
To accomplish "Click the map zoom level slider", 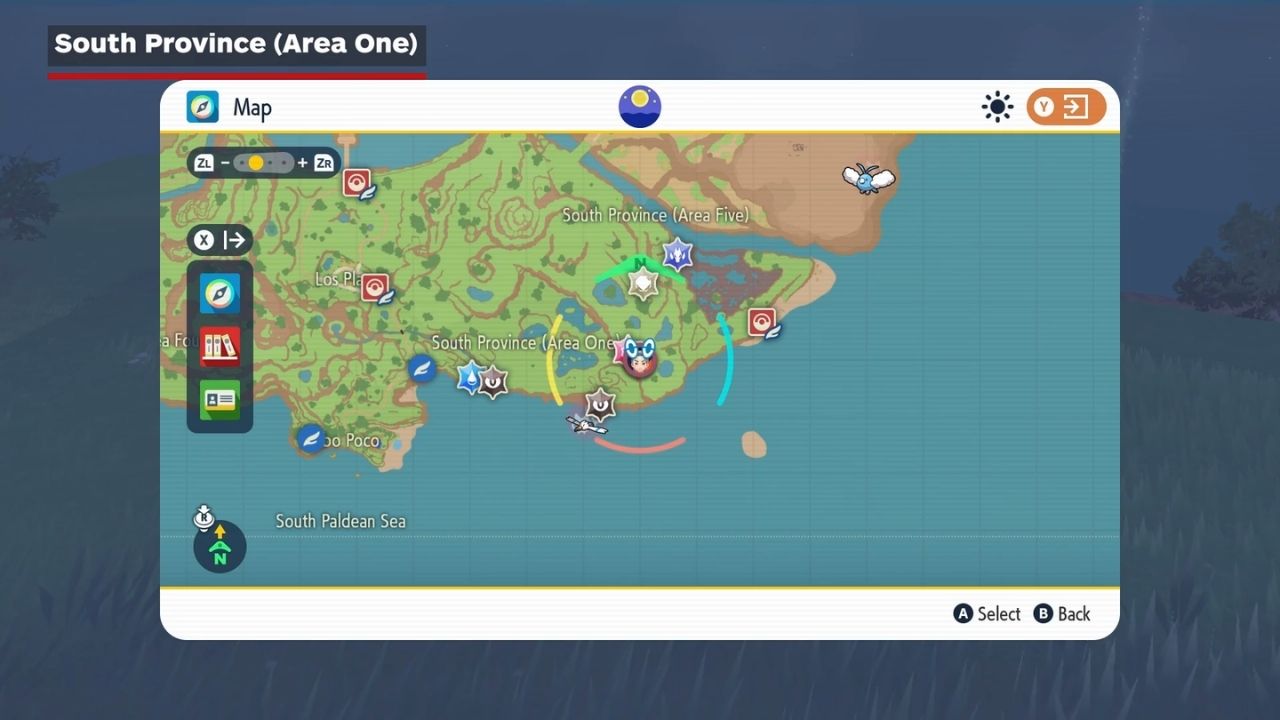I will [264, 163].
